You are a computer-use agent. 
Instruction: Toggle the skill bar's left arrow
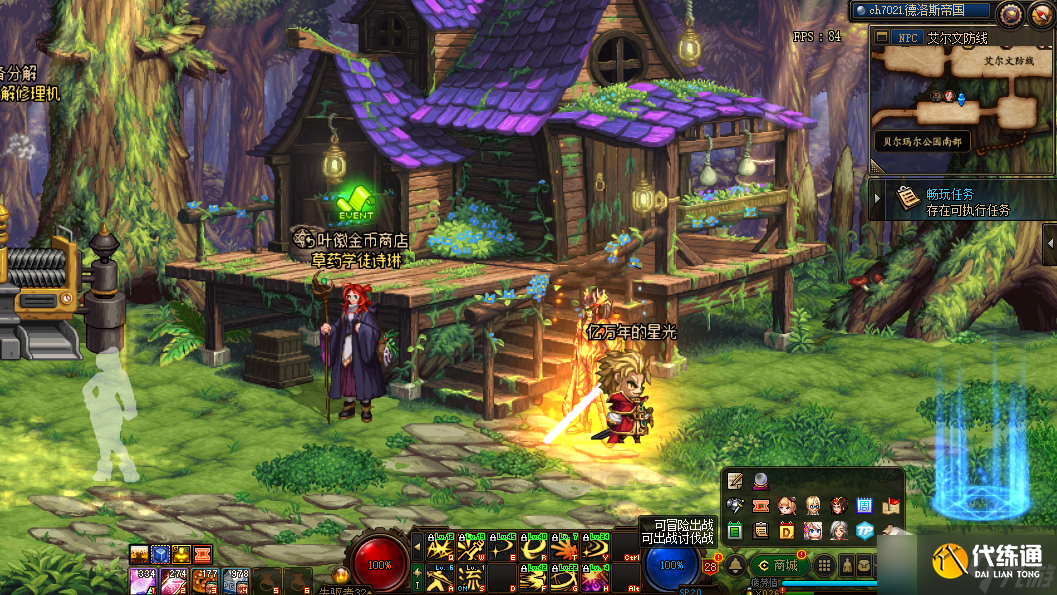click(x=417, y=547)
